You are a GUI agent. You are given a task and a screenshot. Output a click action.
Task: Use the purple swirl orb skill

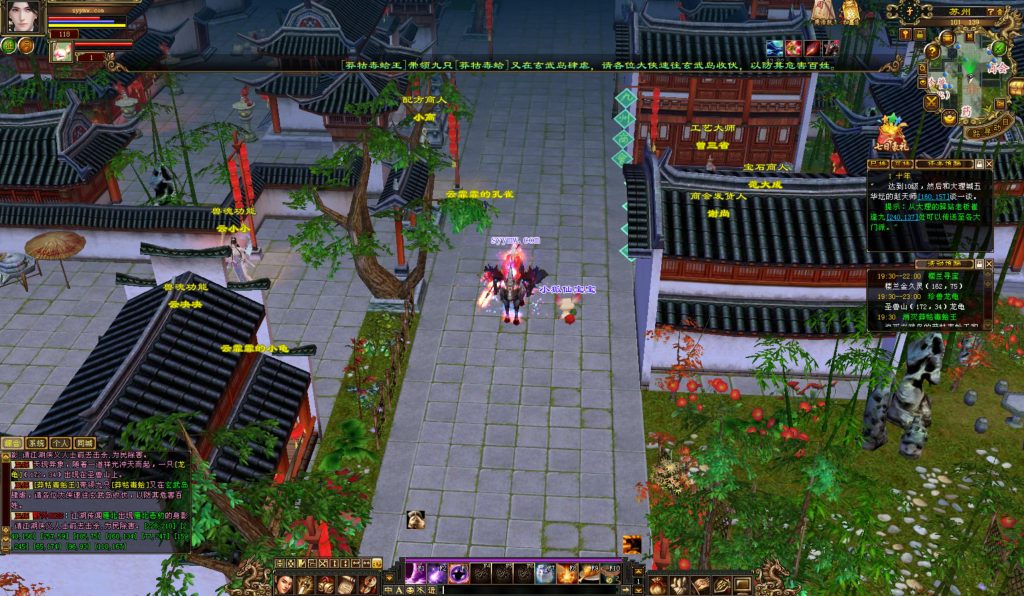coord(458,573)
